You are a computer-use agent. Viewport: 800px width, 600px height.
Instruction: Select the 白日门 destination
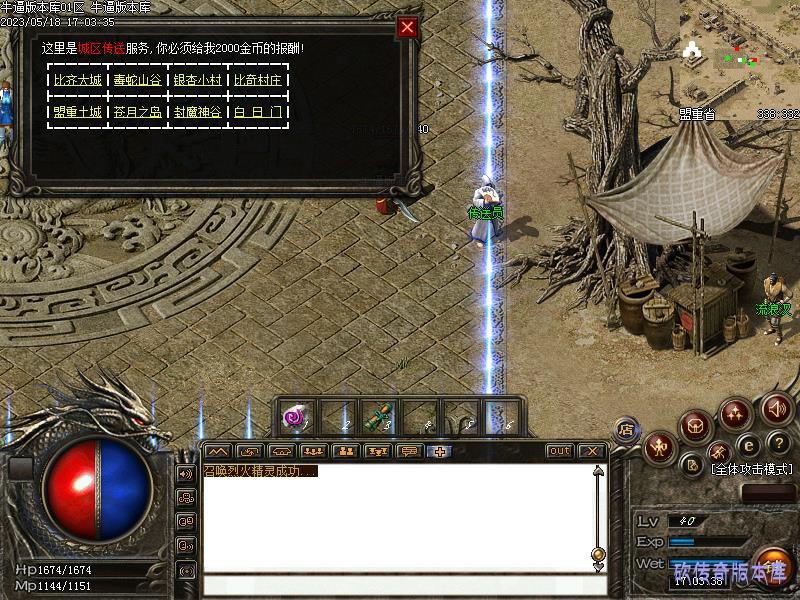point(258,112)
